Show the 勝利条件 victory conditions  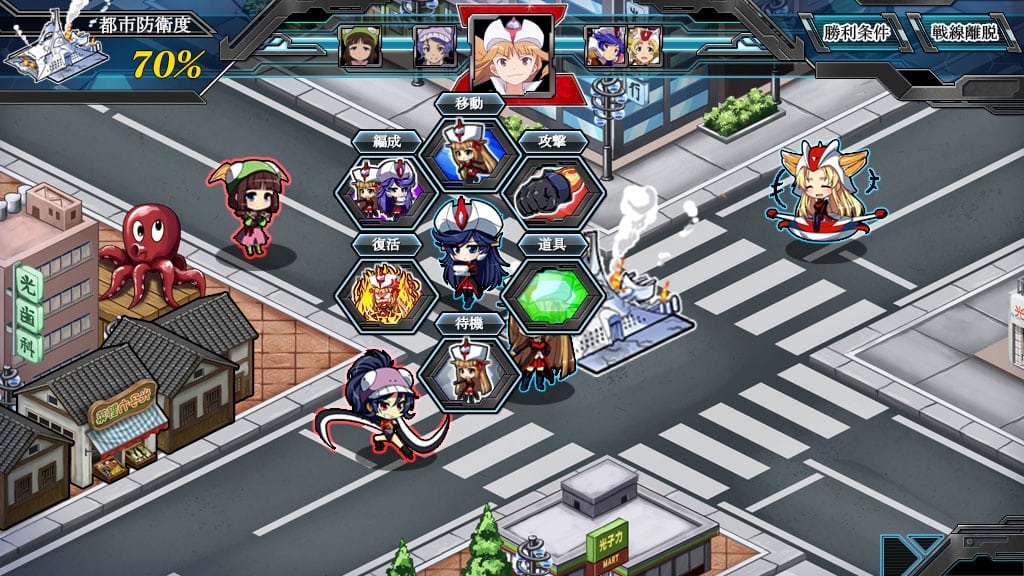[x=857, y=32]
